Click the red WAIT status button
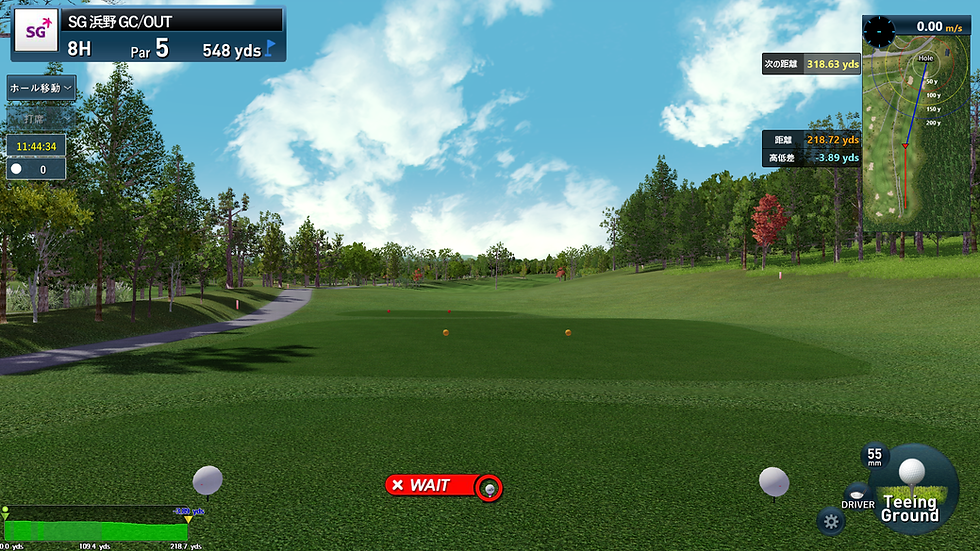Viewport: 980px width, 551px height. coord(443,486)
